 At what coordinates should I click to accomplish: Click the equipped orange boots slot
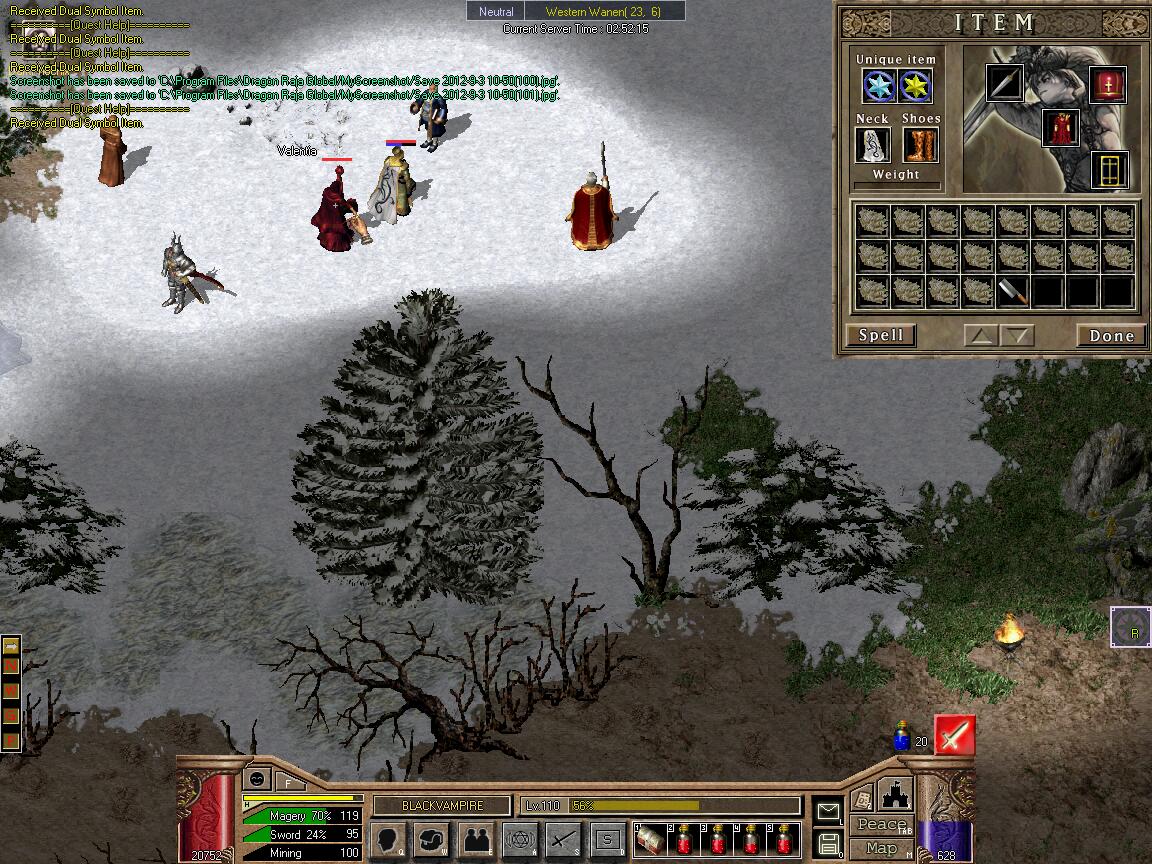coord(920,146)
